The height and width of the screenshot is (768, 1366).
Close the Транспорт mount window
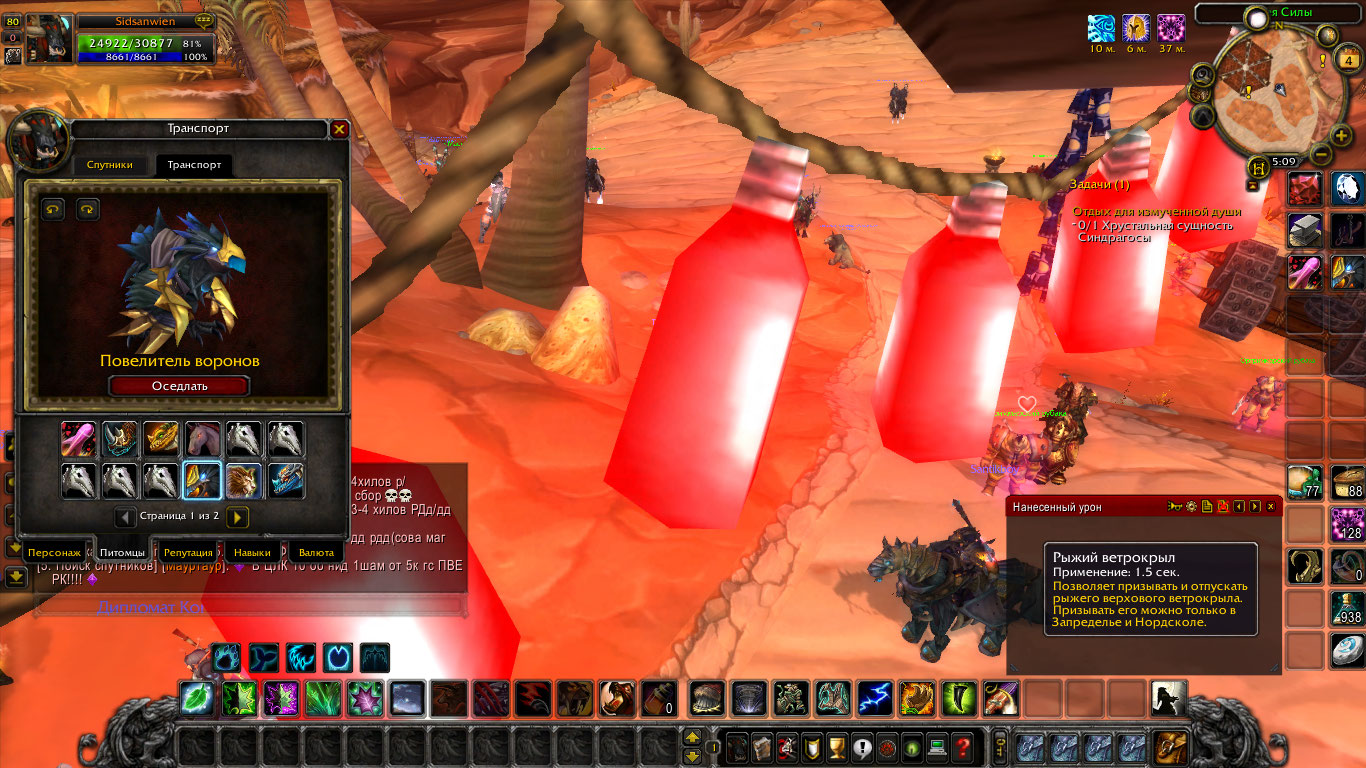pos(339,129)
